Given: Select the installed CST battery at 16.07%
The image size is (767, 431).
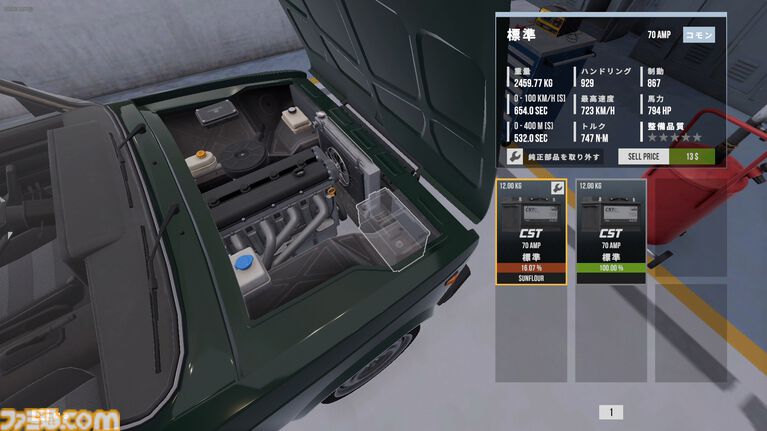Looking at the screenshot, I should [531, 232].
